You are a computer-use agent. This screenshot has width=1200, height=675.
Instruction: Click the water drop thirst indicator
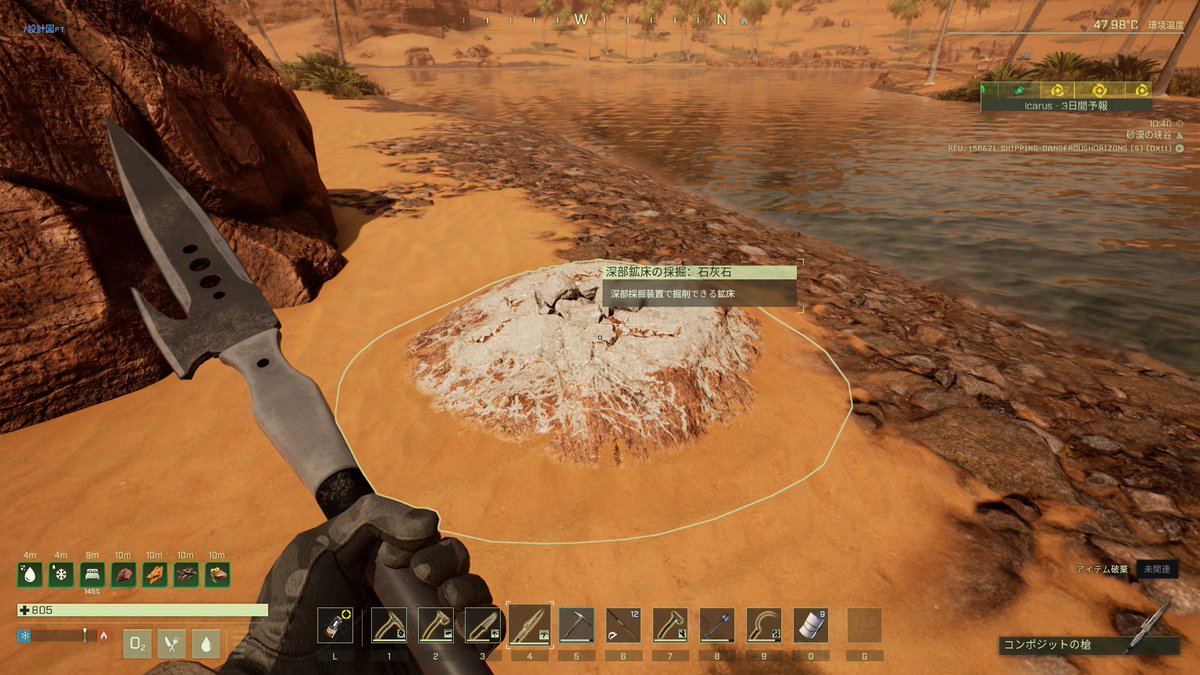pos(205,644)
